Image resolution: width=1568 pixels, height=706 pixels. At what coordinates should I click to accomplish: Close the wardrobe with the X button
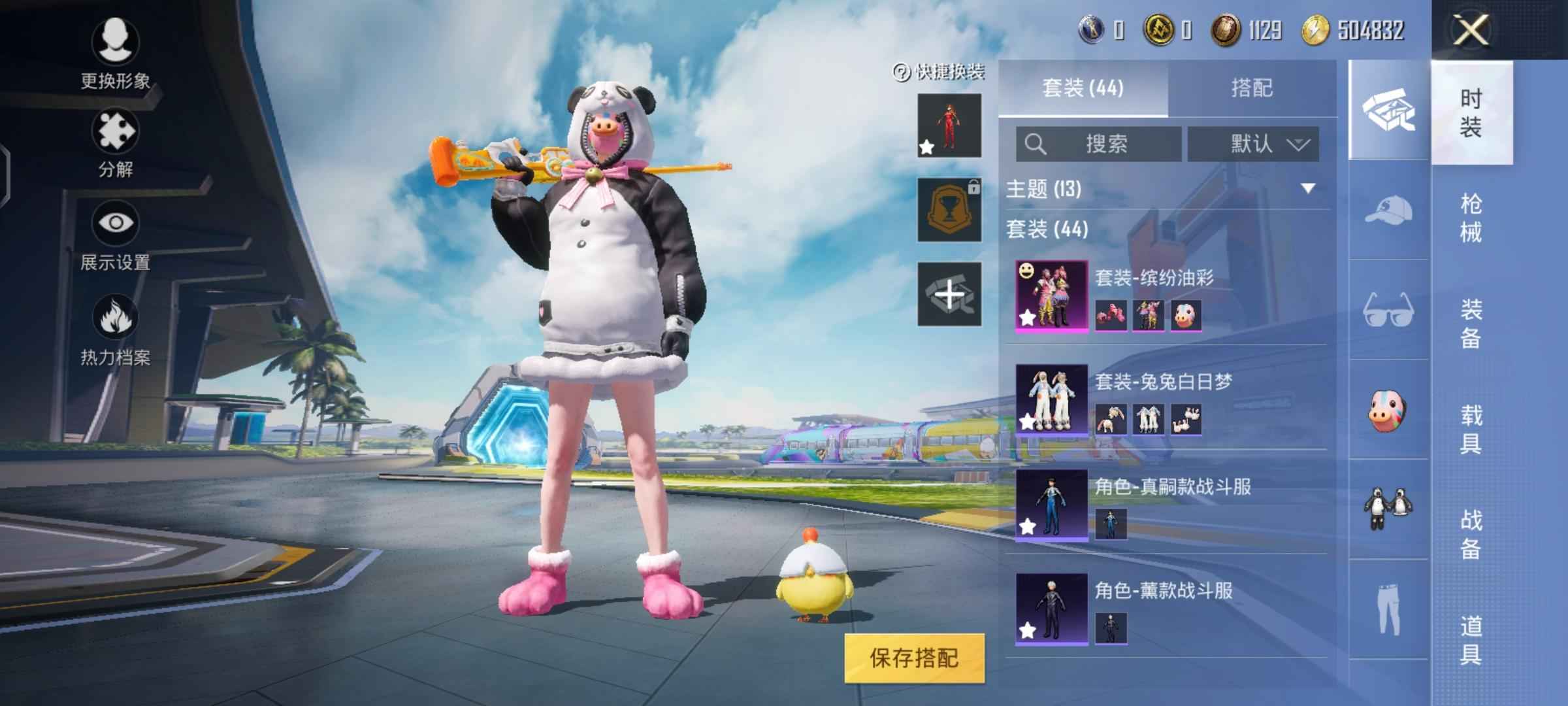point(1471,30)
